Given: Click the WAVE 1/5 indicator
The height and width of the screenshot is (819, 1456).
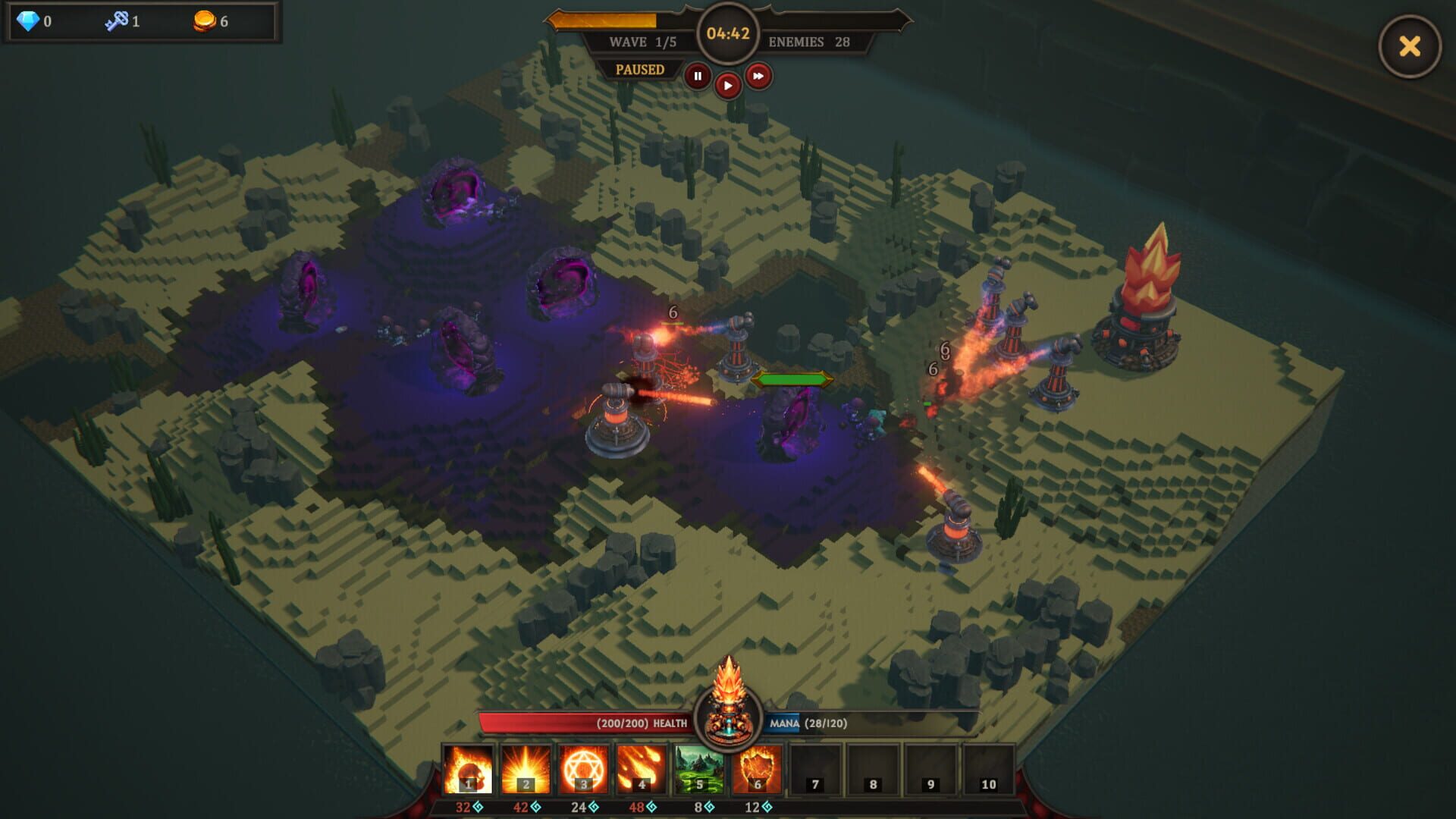Looking at the screenshot, I should 640,42.
